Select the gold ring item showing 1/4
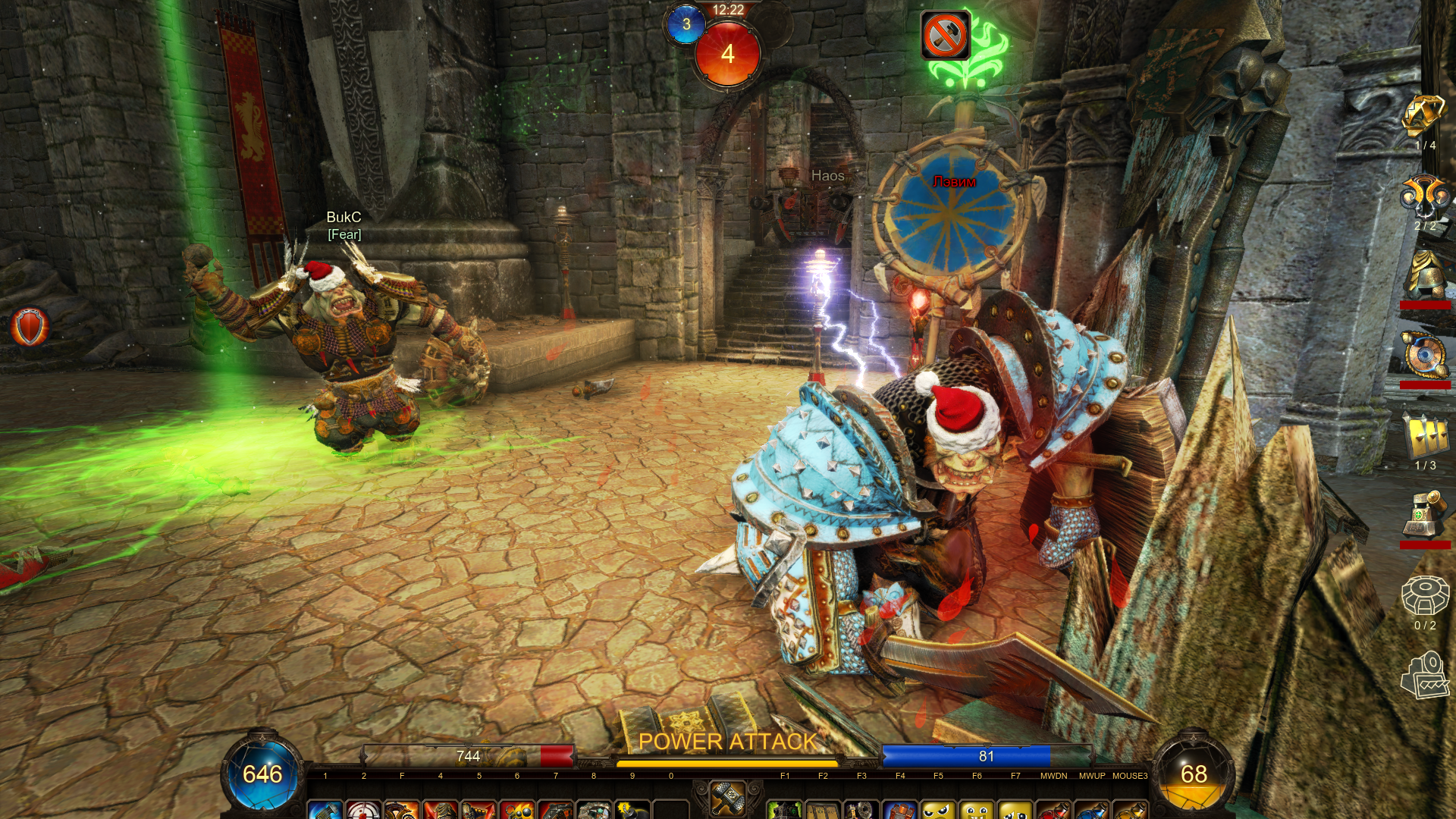Screen dimensions: 1456x819 [x=1424, y=117]
